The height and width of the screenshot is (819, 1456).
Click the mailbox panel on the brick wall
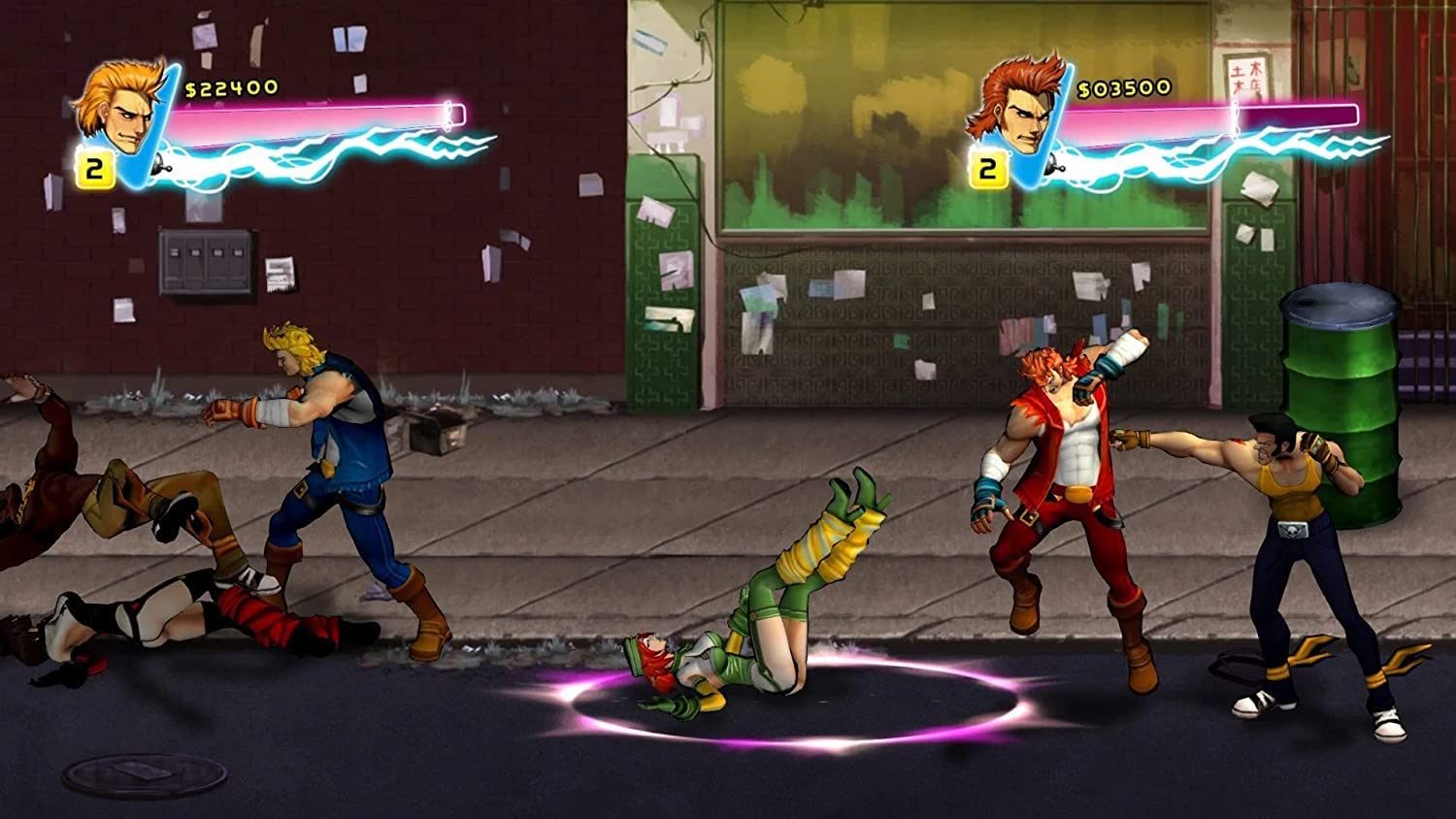tap(204, 262)
